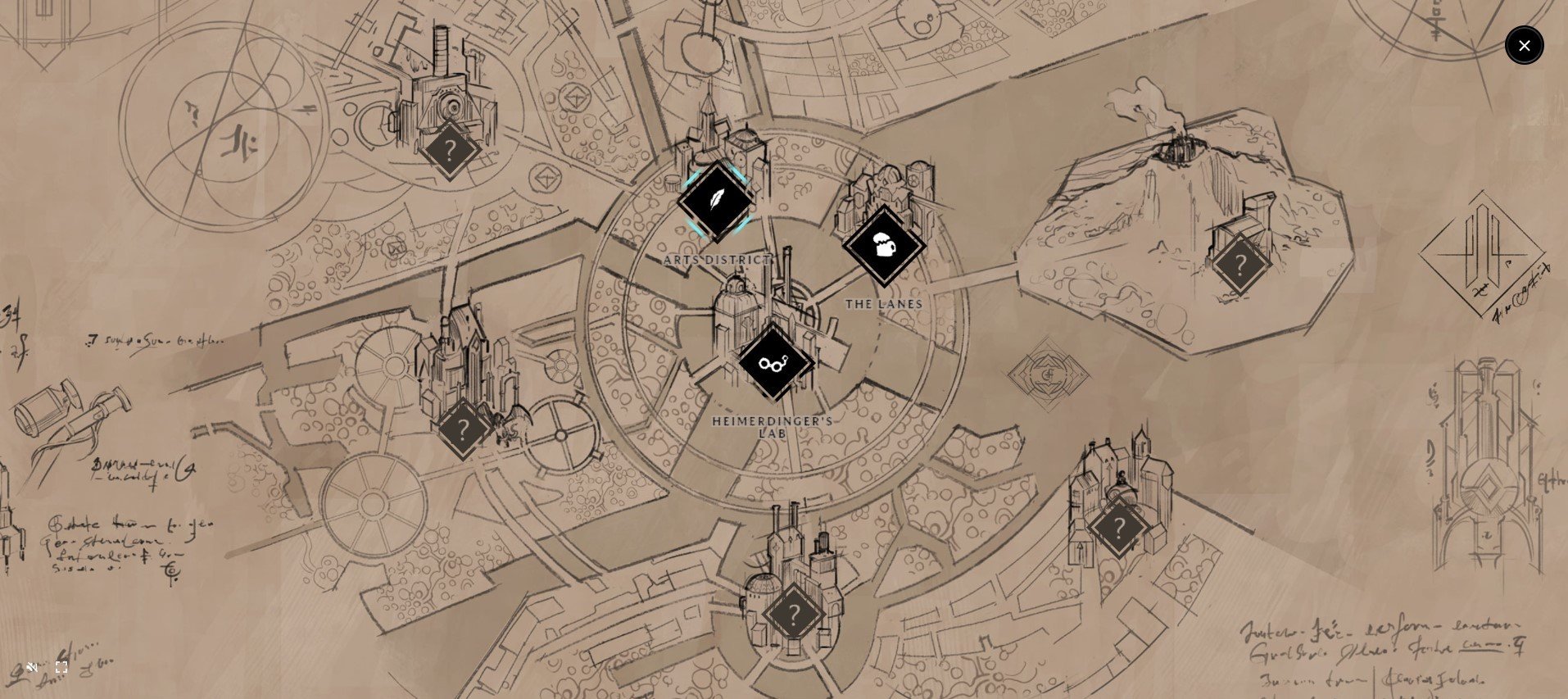The image size is (1568, 699).
Task: Open the question marker at the southern domed building
Action: pyautogui.click(x=793, y=612)
